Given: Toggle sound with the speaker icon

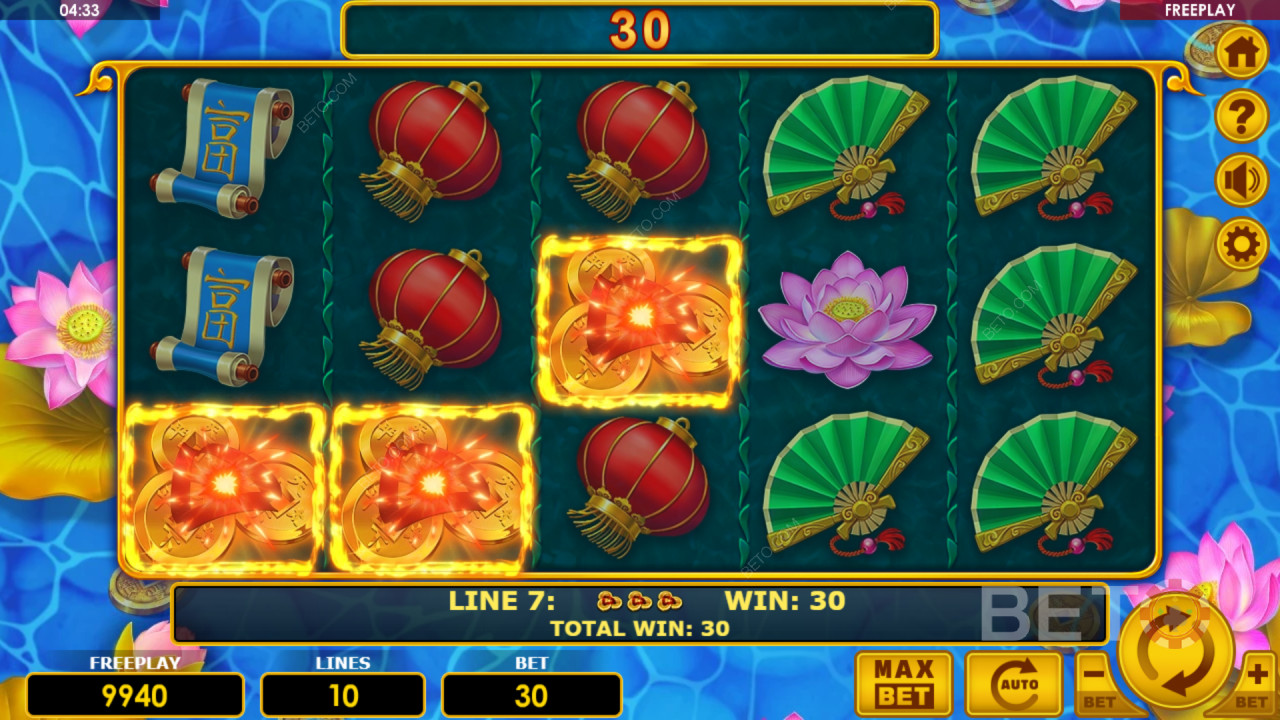Looking at the screenshot, I should tap(1241, 180).
